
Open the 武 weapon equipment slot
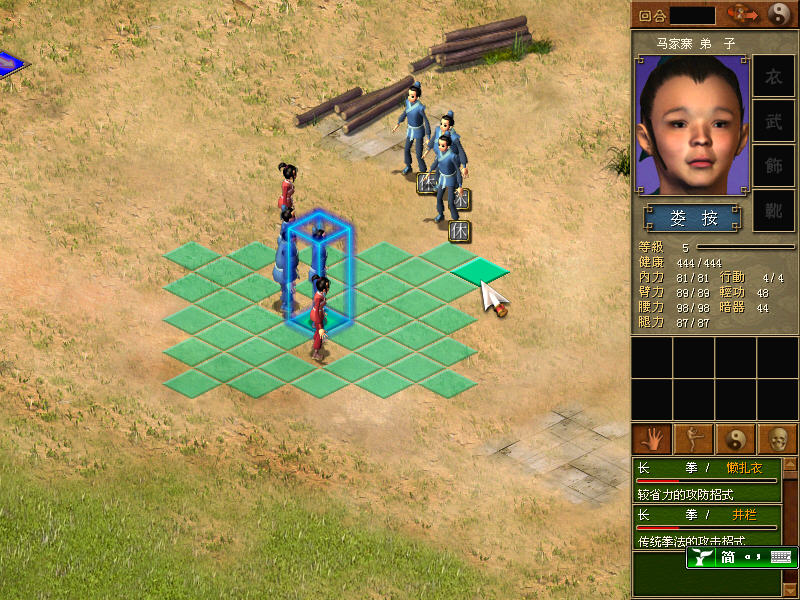773,121
